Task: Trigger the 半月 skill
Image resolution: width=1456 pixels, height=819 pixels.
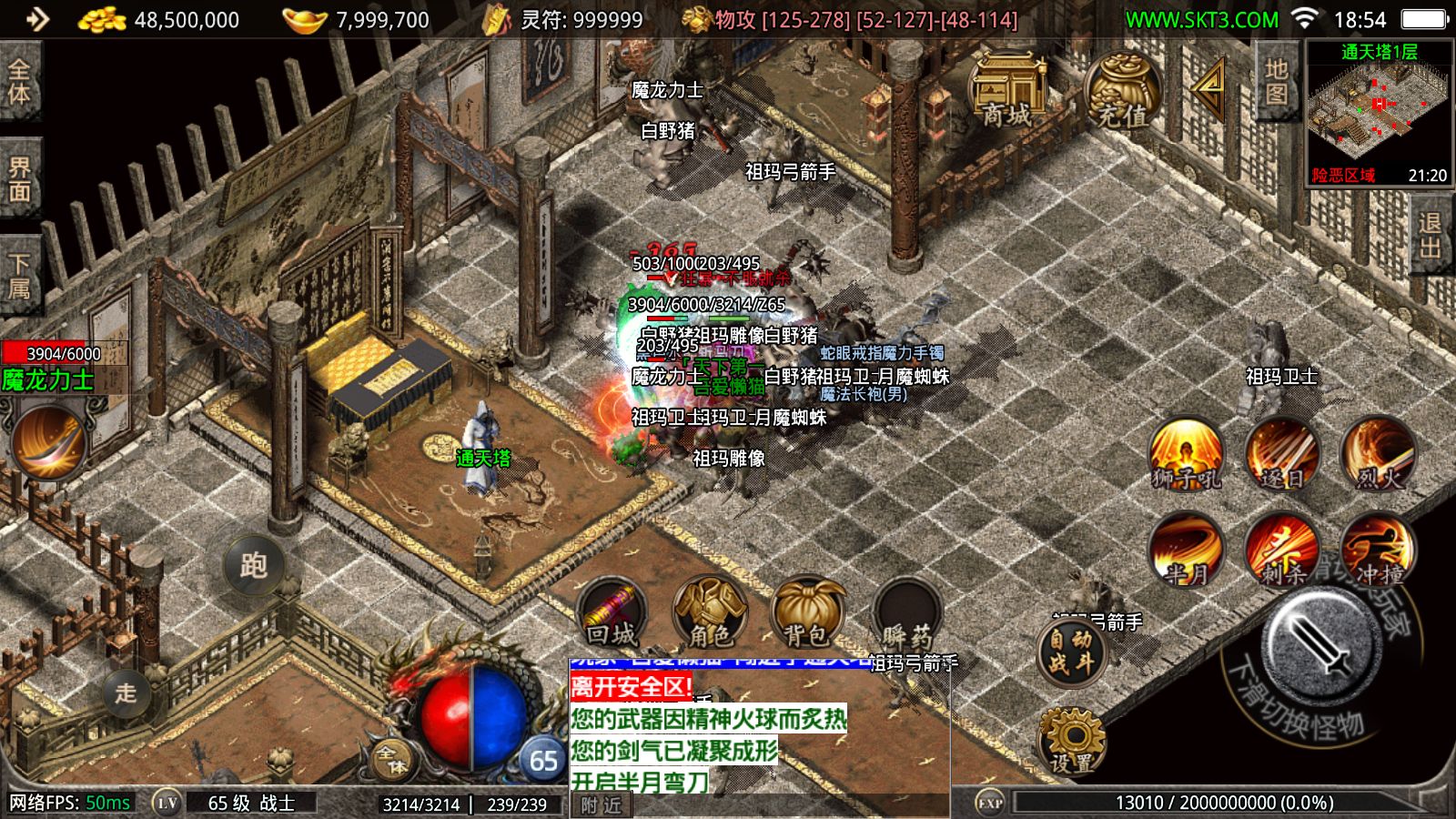Action: (1186, 551)
